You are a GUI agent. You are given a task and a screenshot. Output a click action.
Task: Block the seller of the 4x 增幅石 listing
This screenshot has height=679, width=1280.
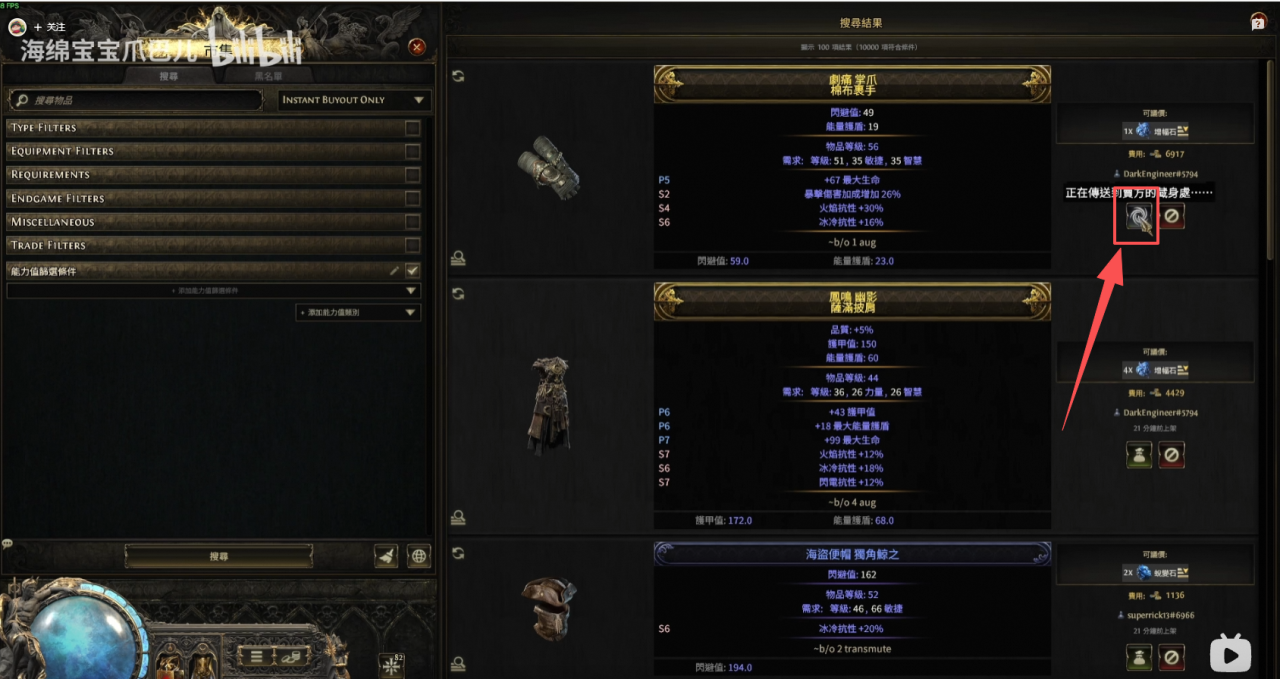1172,455
